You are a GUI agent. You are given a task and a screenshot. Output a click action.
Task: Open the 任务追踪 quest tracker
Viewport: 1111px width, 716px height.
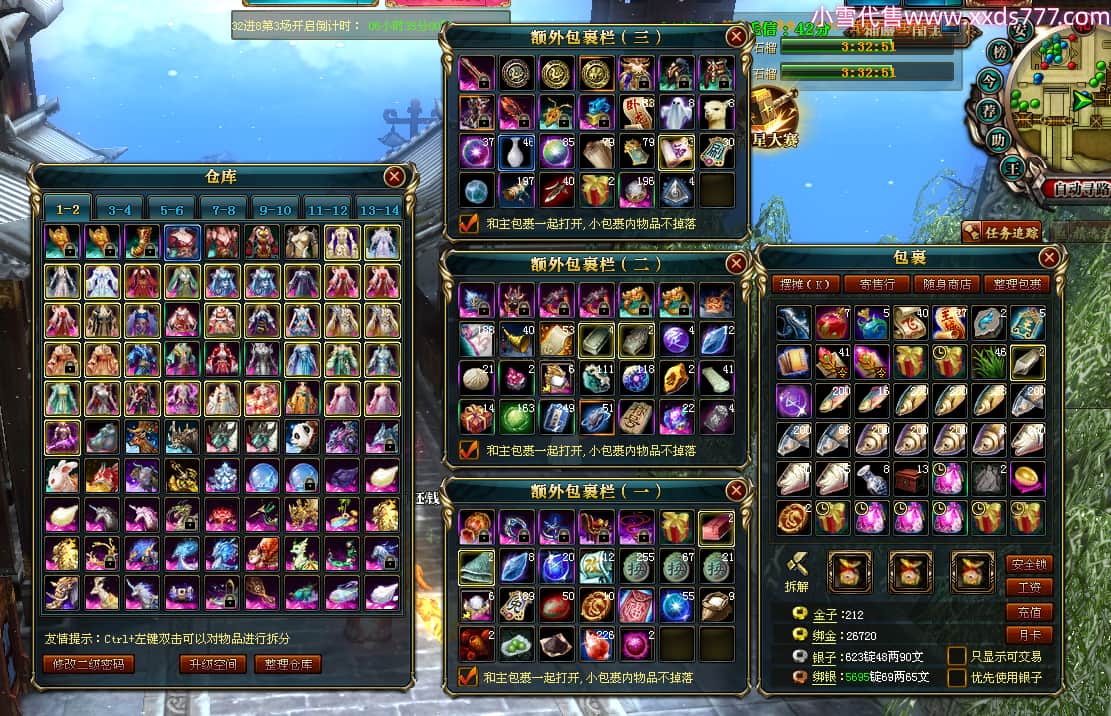click(x=1002, y=232)
